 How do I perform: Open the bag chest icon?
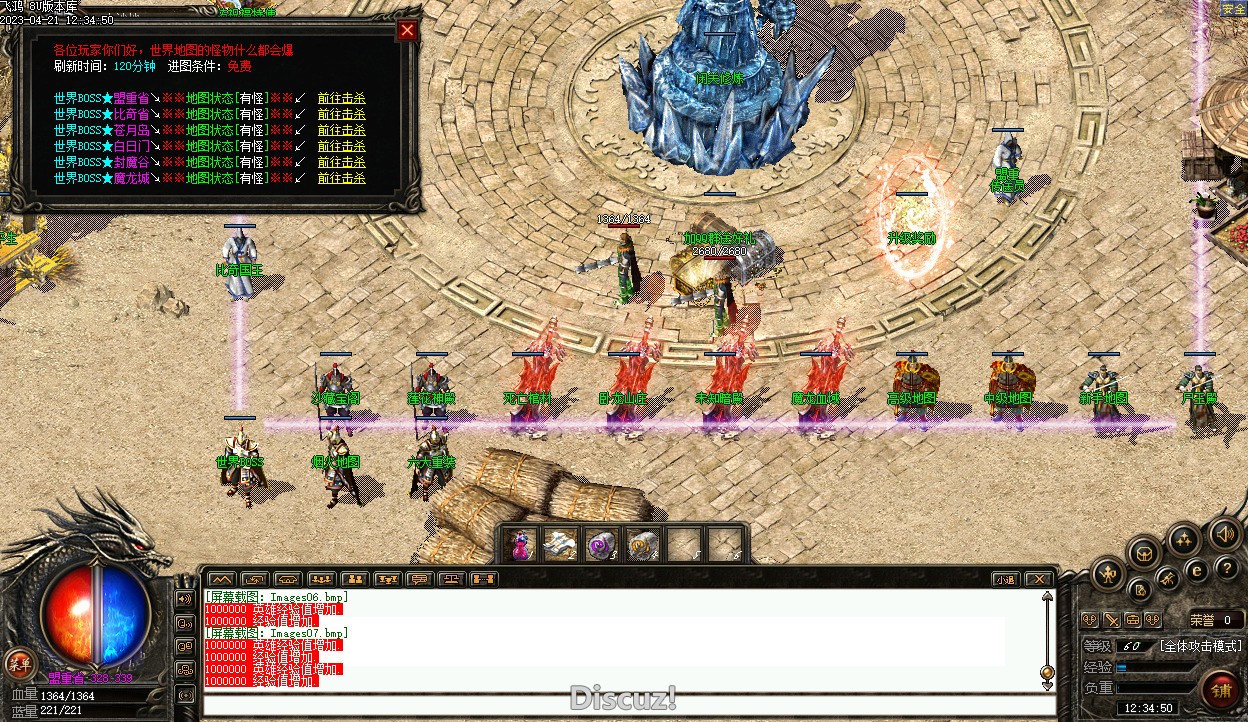pos(1144,552)
